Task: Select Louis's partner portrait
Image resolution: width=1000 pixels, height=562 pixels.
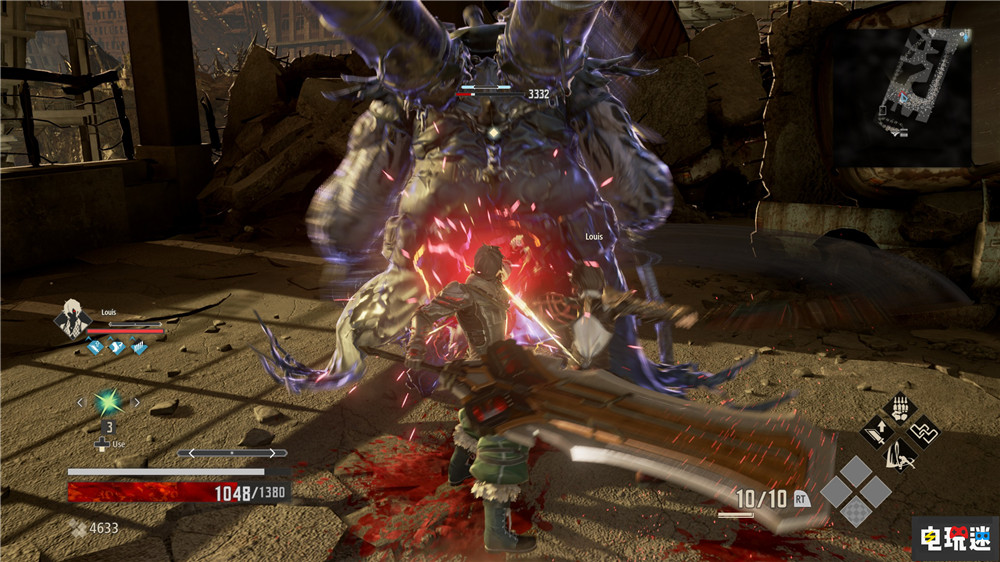Action: pyautogui.click(x=70, y=318)
